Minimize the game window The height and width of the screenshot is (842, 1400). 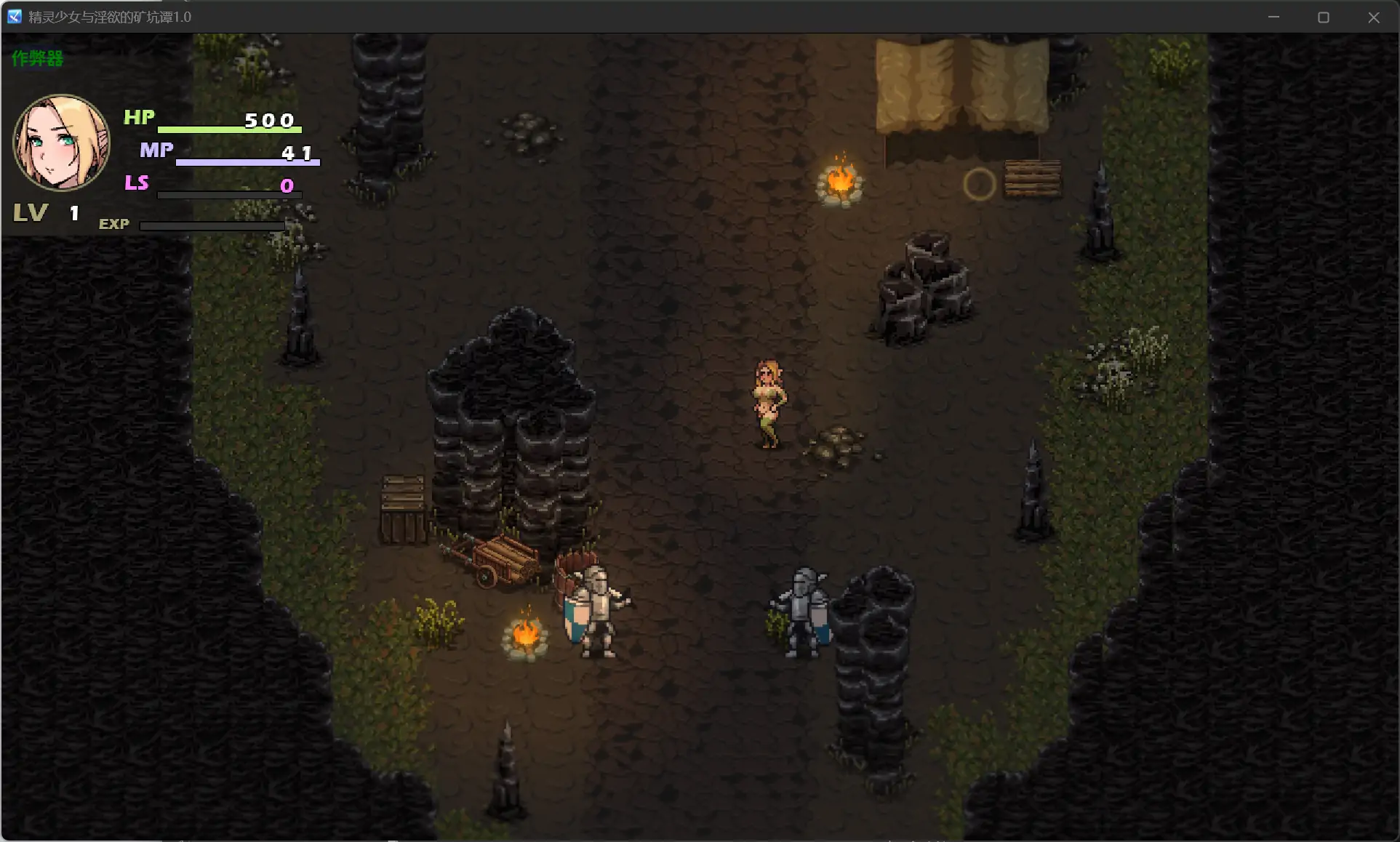tap(1273, 17)
